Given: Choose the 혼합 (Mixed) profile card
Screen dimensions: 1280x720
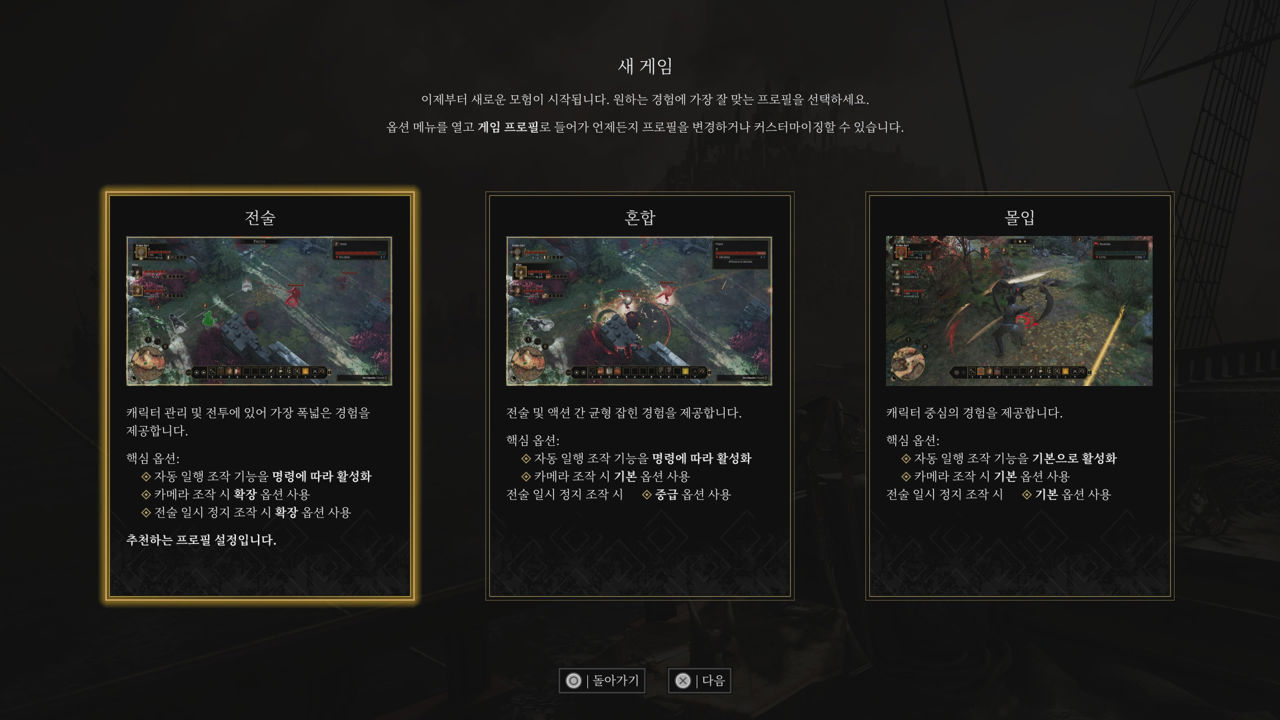Looking at the screenshot, I should (x=639, y=396).
